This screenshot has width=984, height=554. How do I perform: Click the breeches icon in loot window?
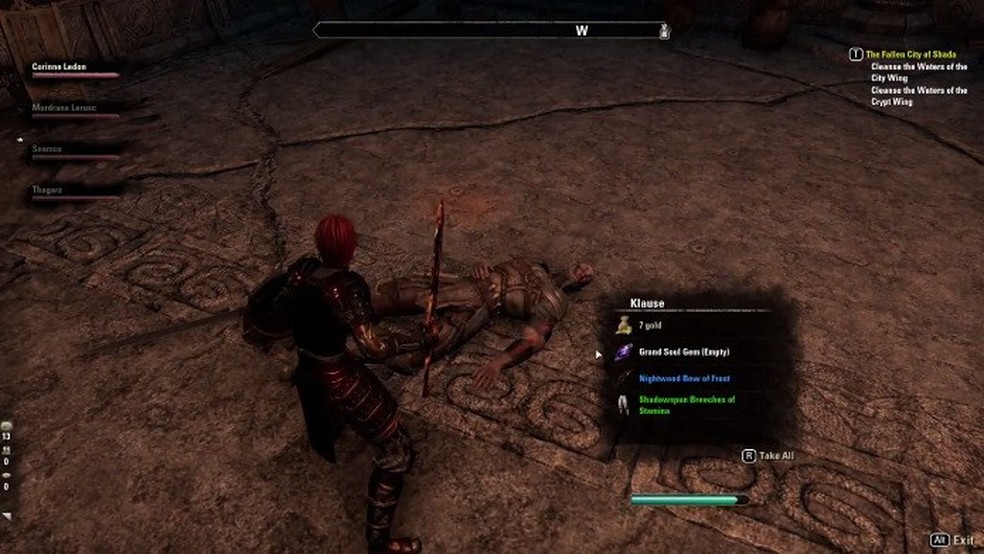coord(622,403)
